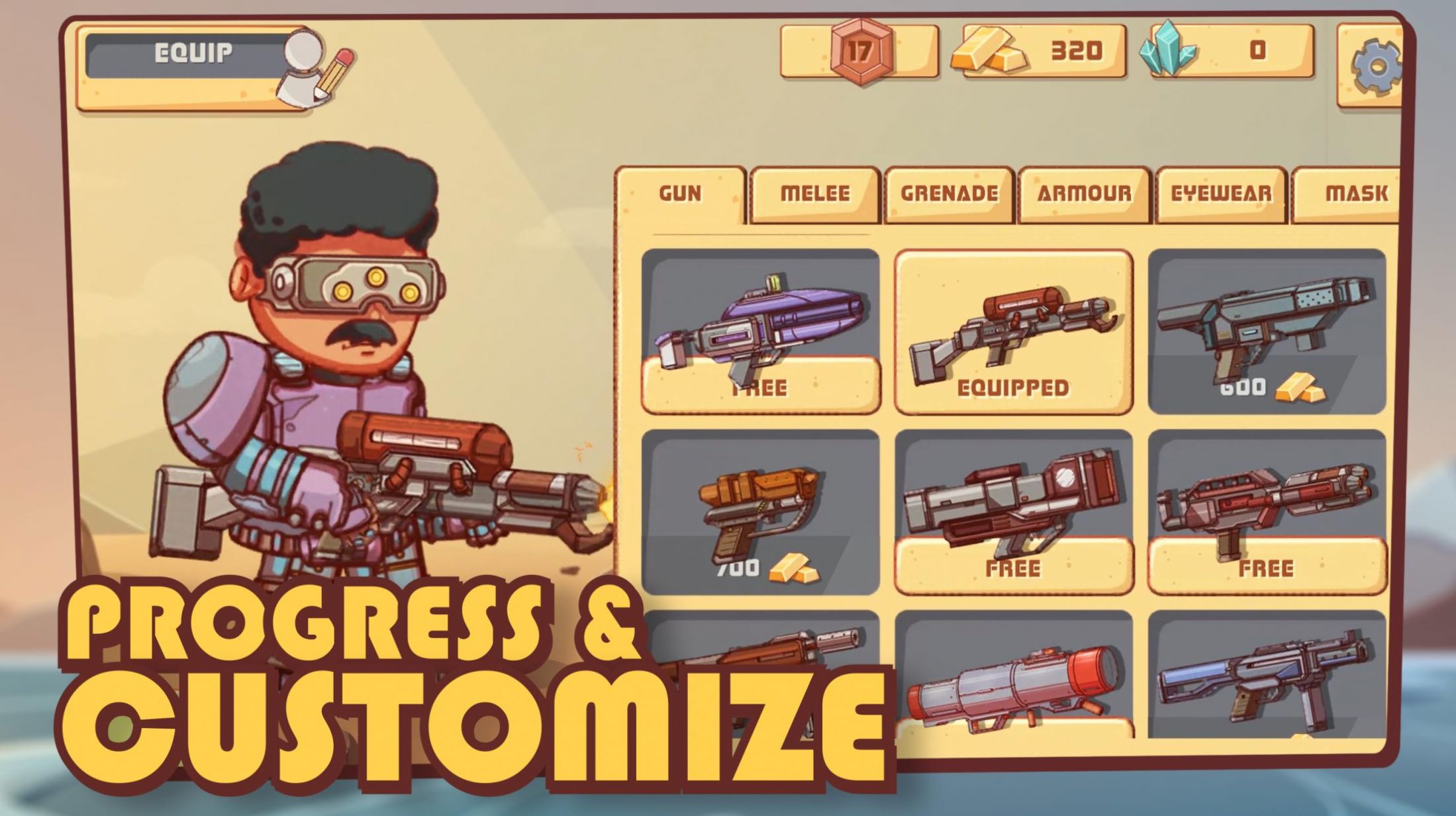
Task: Pick the red-capped rocket launcher tile
Action: 1013,682
